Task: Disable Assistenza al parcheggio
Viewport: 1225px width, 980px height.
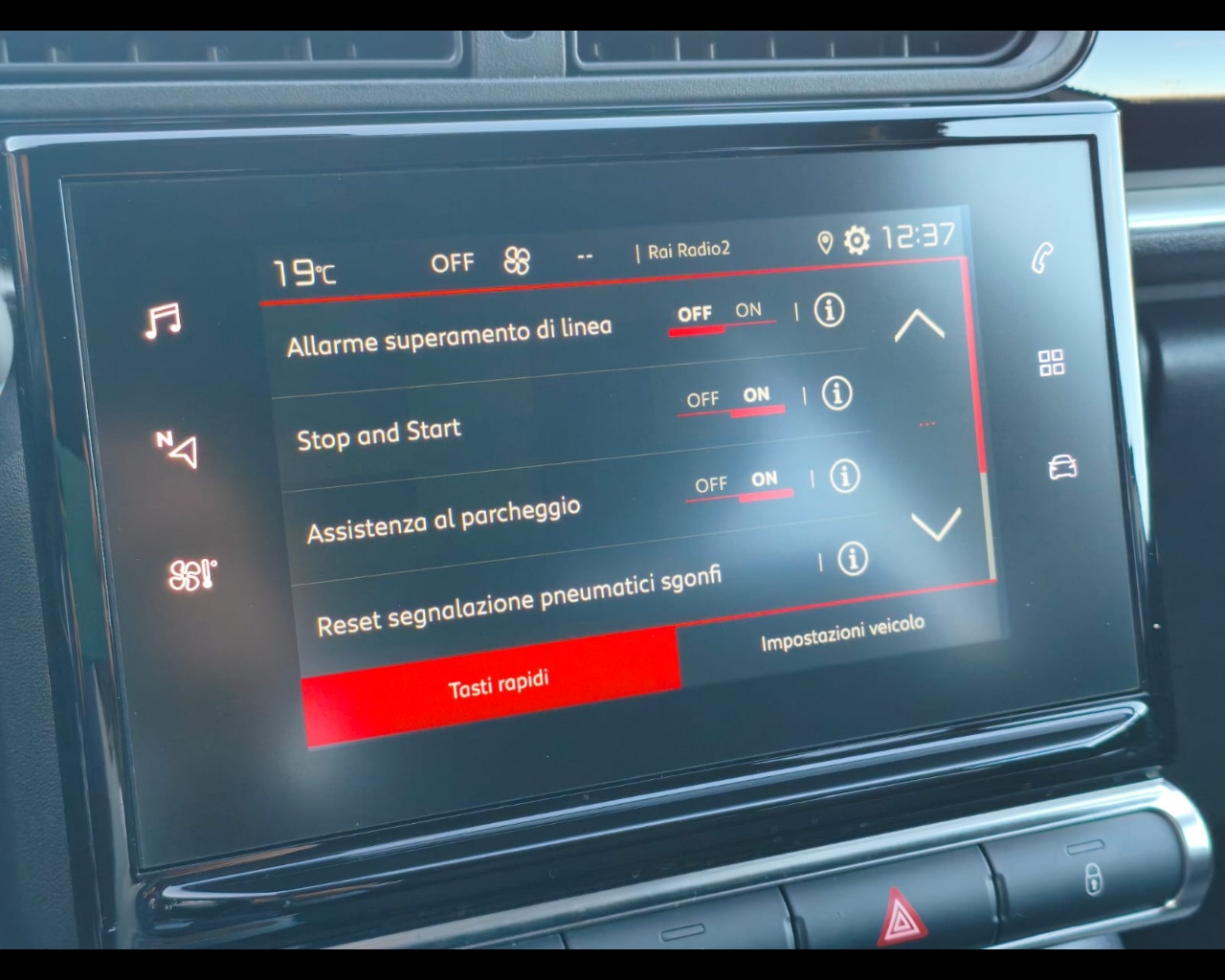Action: pyautogui.click(x=710, y=484)
